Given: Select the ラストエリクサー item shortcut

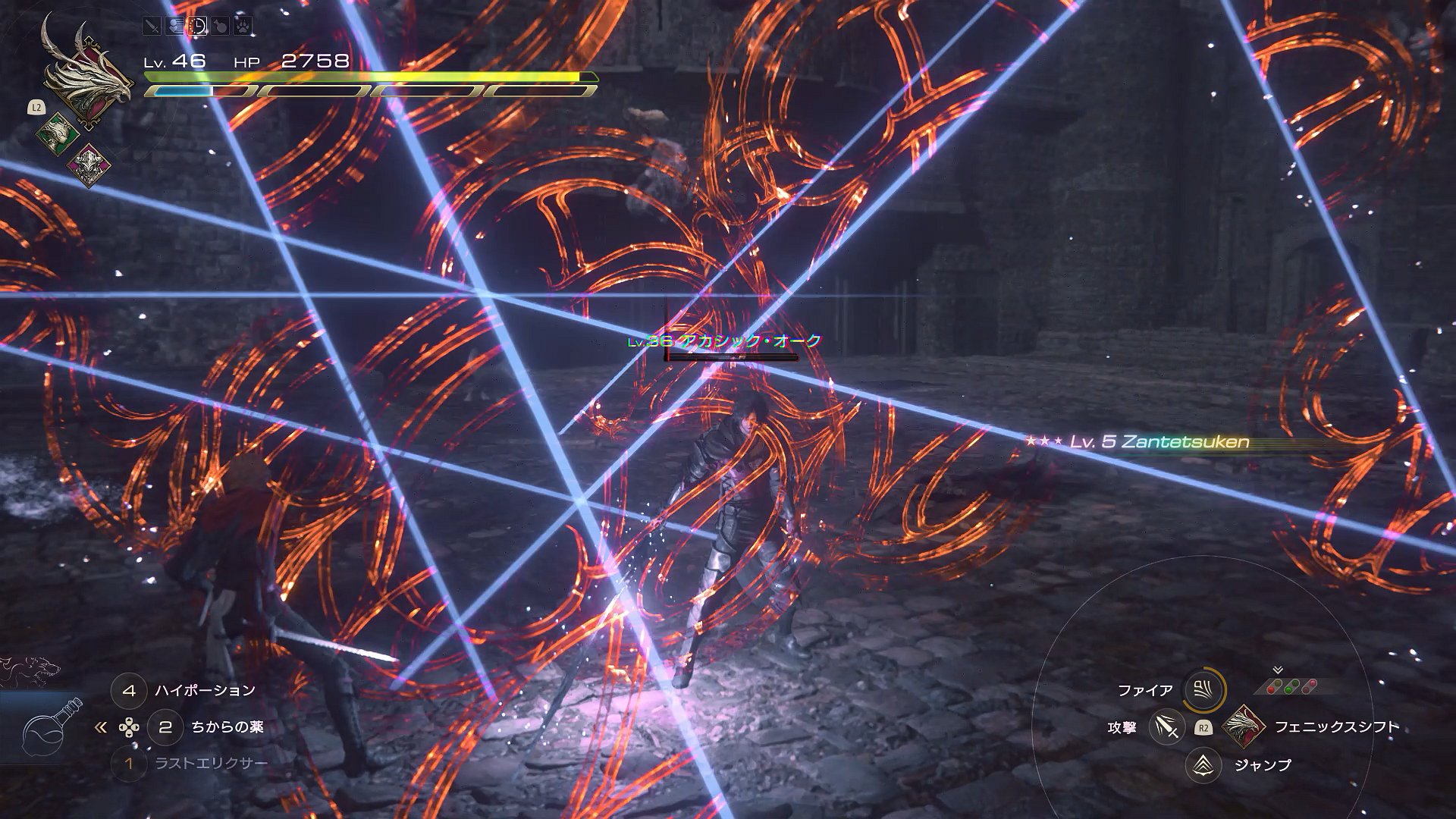Looking at the screenshot, I should pyautogui.click(x=129, y=763).
